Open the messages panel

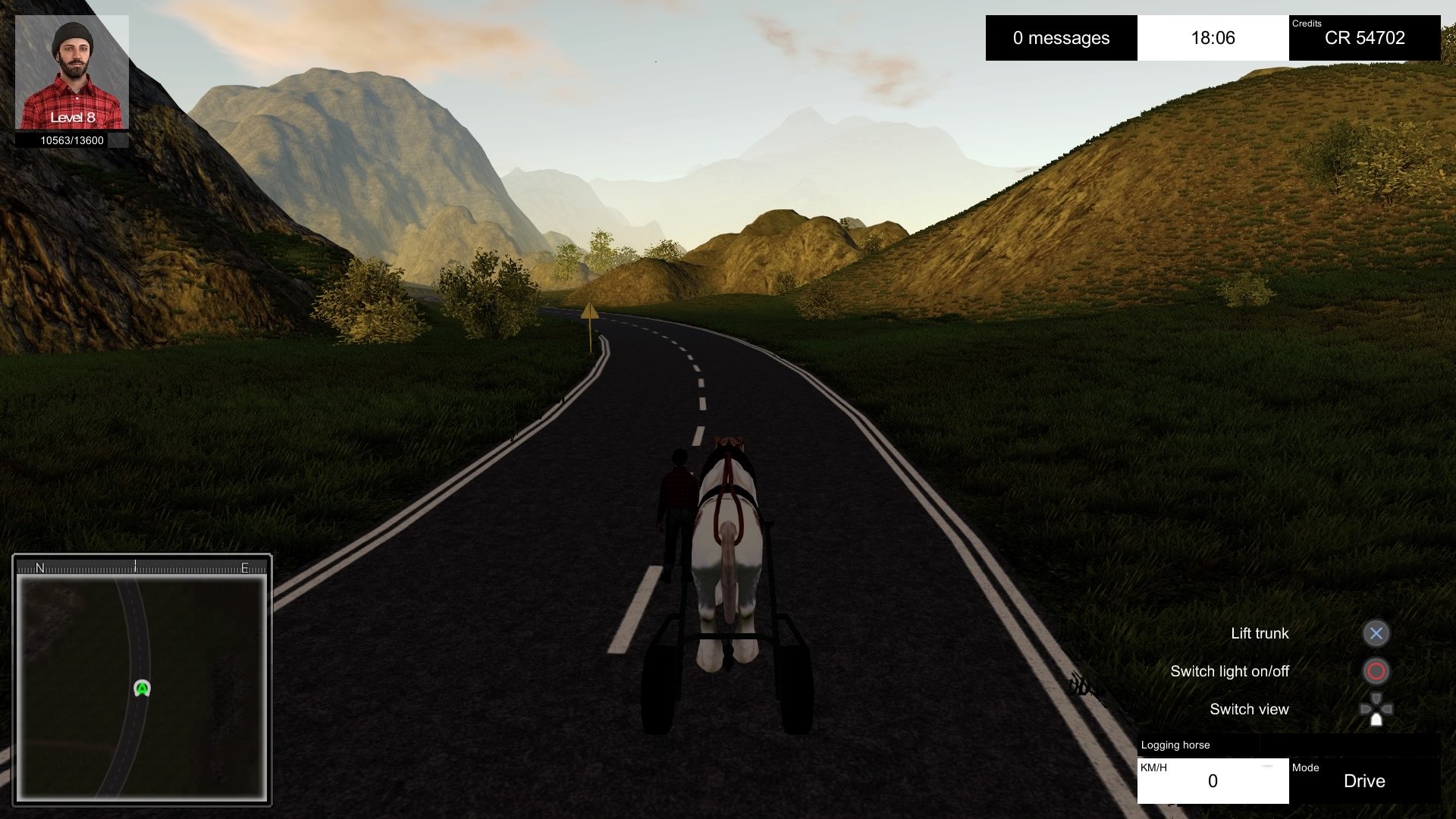1061,38
